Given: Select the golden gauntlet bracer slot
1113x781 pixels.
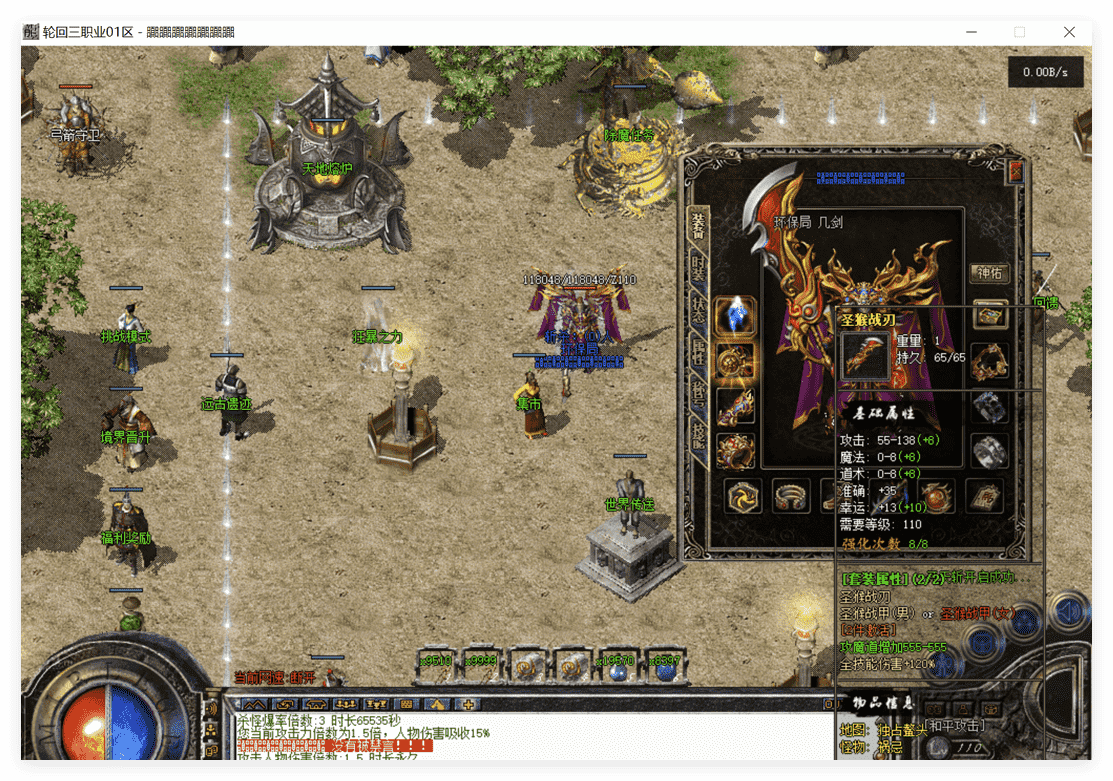Looking at the screenshot, I should [x=736, y=407].
